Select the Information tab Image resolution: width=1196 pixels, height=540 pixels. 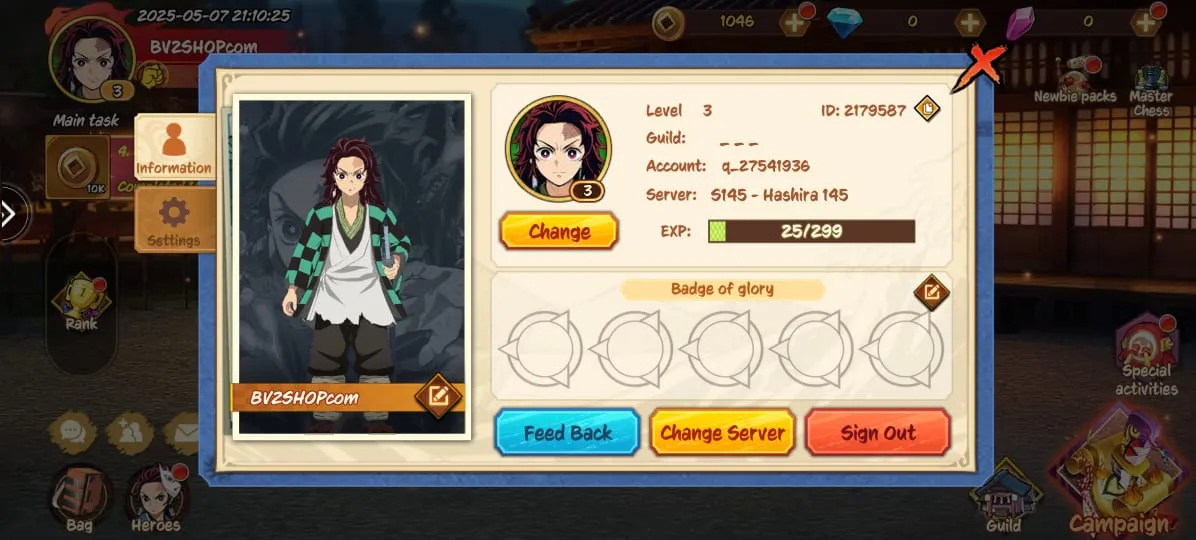tap(174, 147)
